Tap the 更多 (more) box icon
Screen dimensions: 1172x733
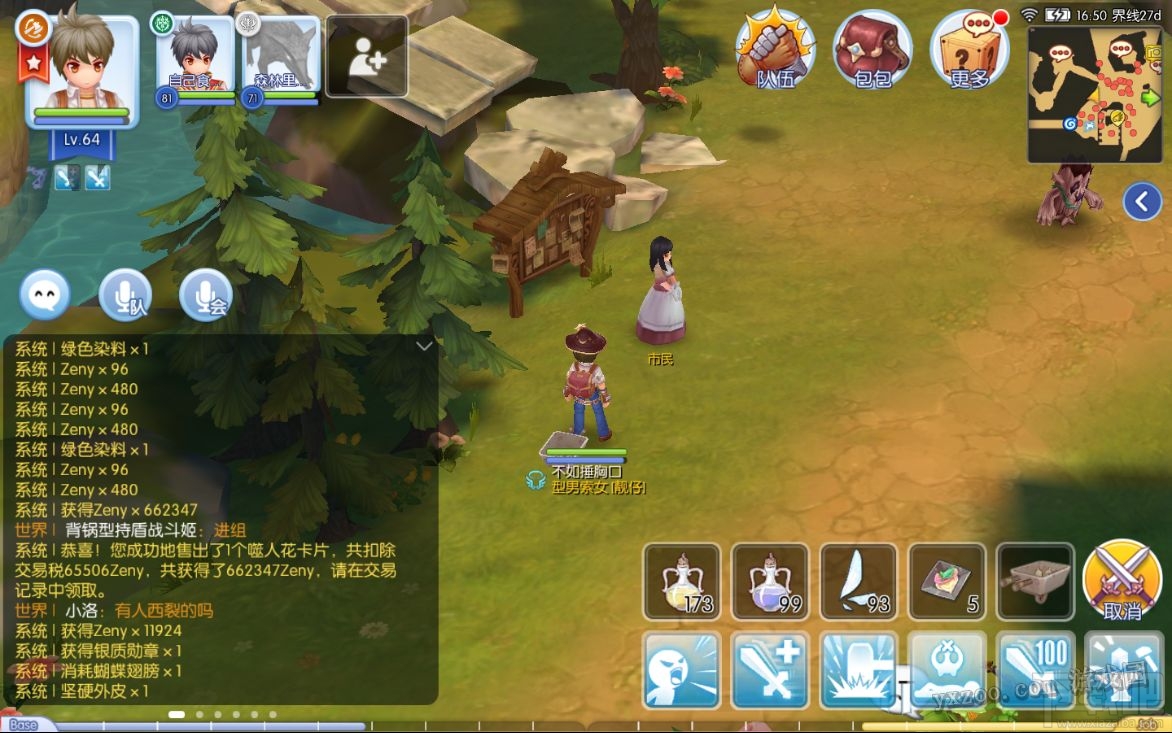pyautogui.click(x=968, y=50)
